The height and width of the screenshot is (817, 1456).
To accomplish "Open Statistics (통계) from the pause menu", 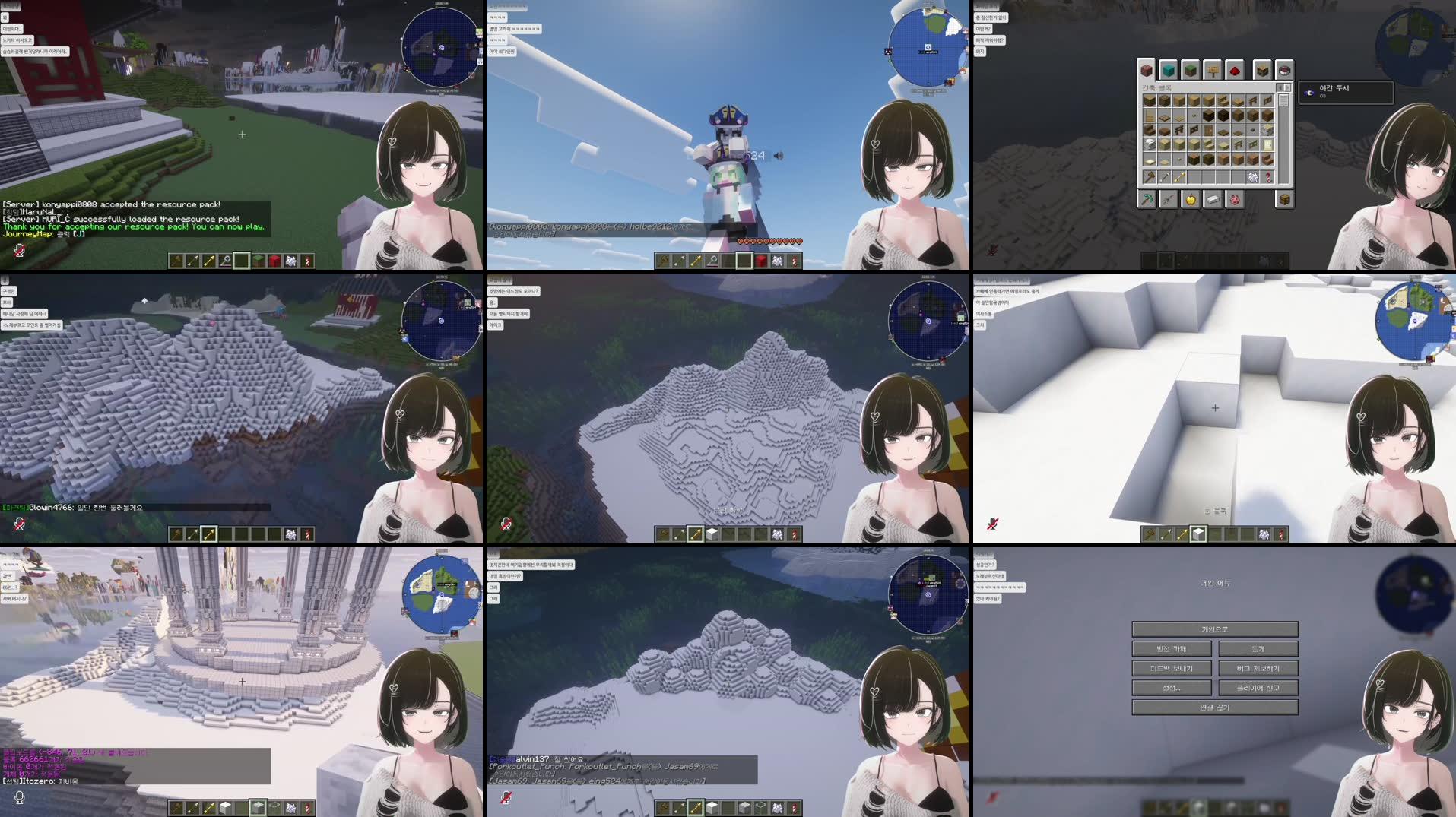I will [x=1258, y=649].
